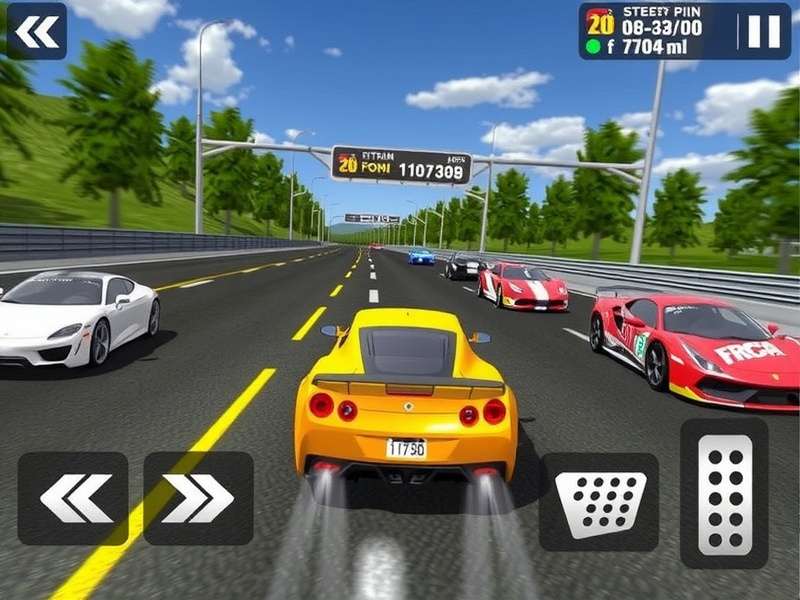The height and width of the screenshot is (600, 800).
Task: Hit the brake pedal
Action: point(599,502)
